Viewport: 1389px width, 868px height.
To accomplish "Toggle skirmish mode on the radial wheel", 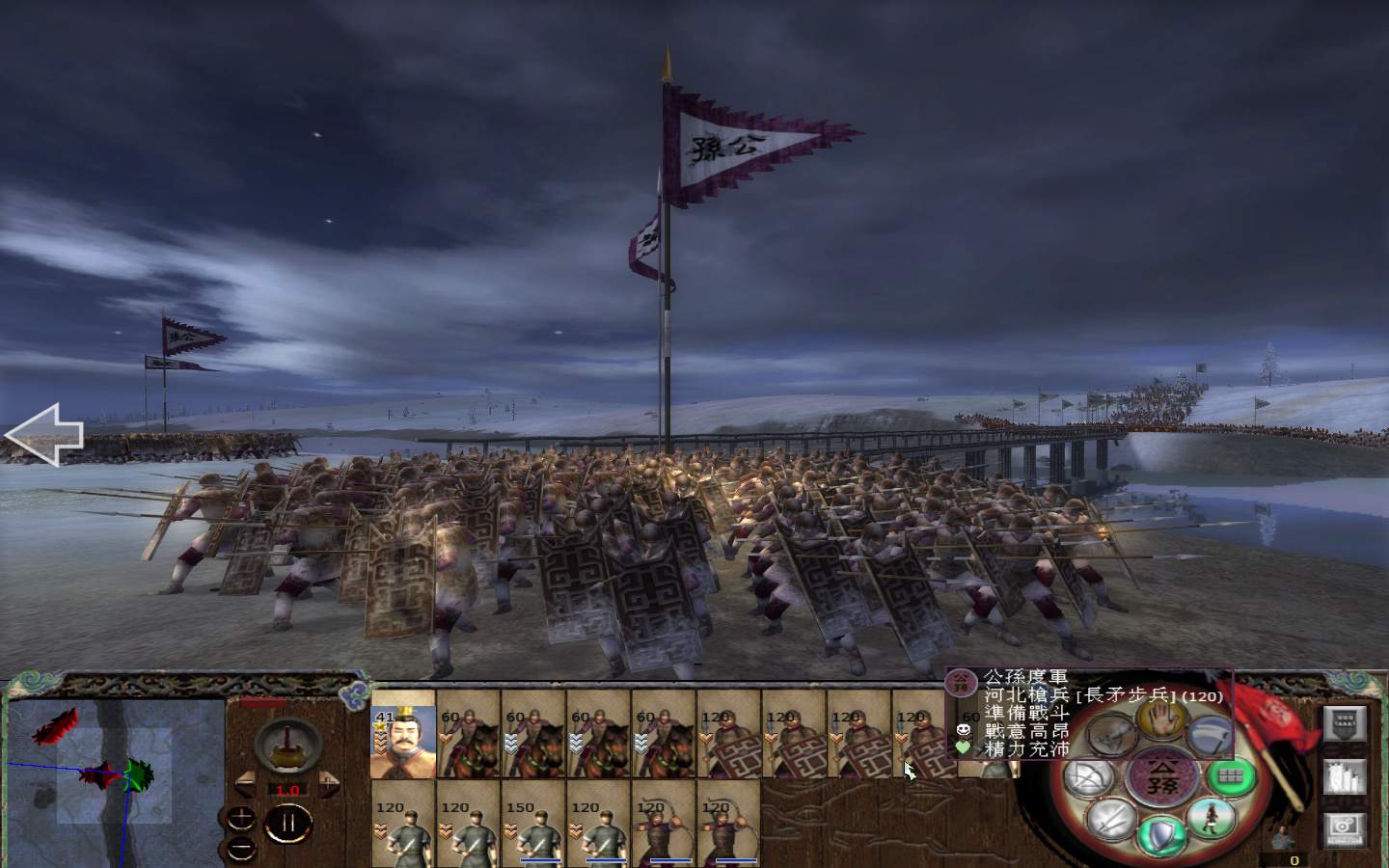I will 1112,735.
